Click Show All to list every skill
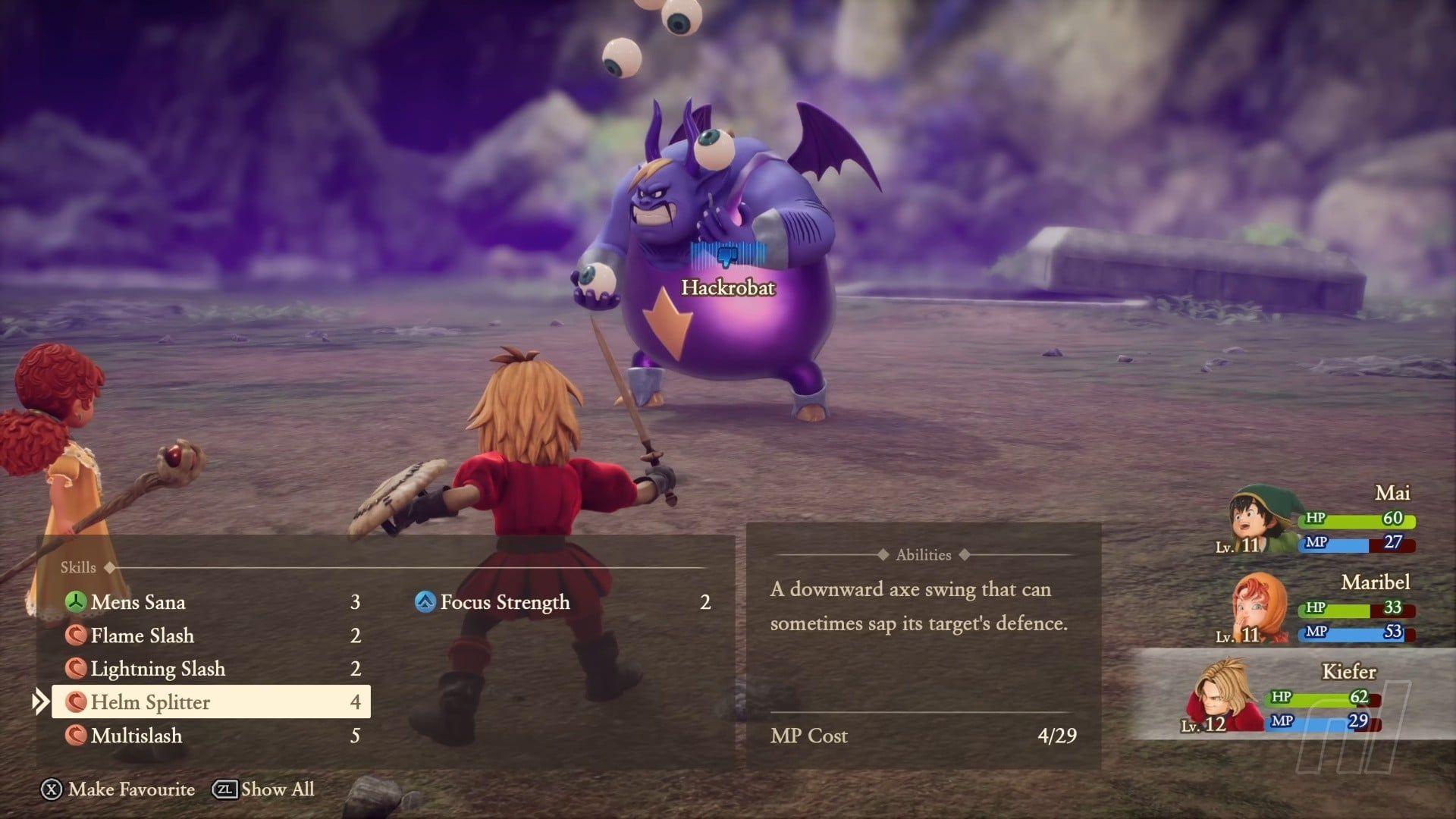 [x=263, y=789]
